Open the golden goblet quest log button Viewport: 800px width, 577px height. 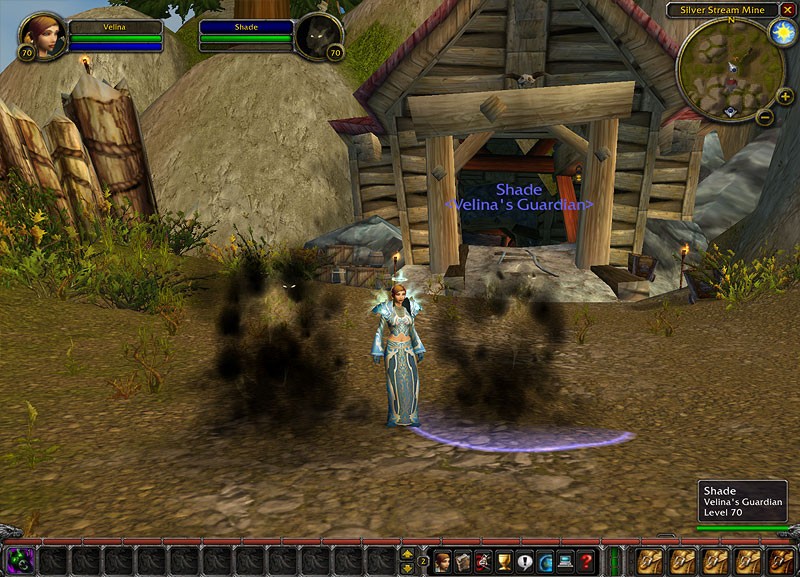(504, 561)
